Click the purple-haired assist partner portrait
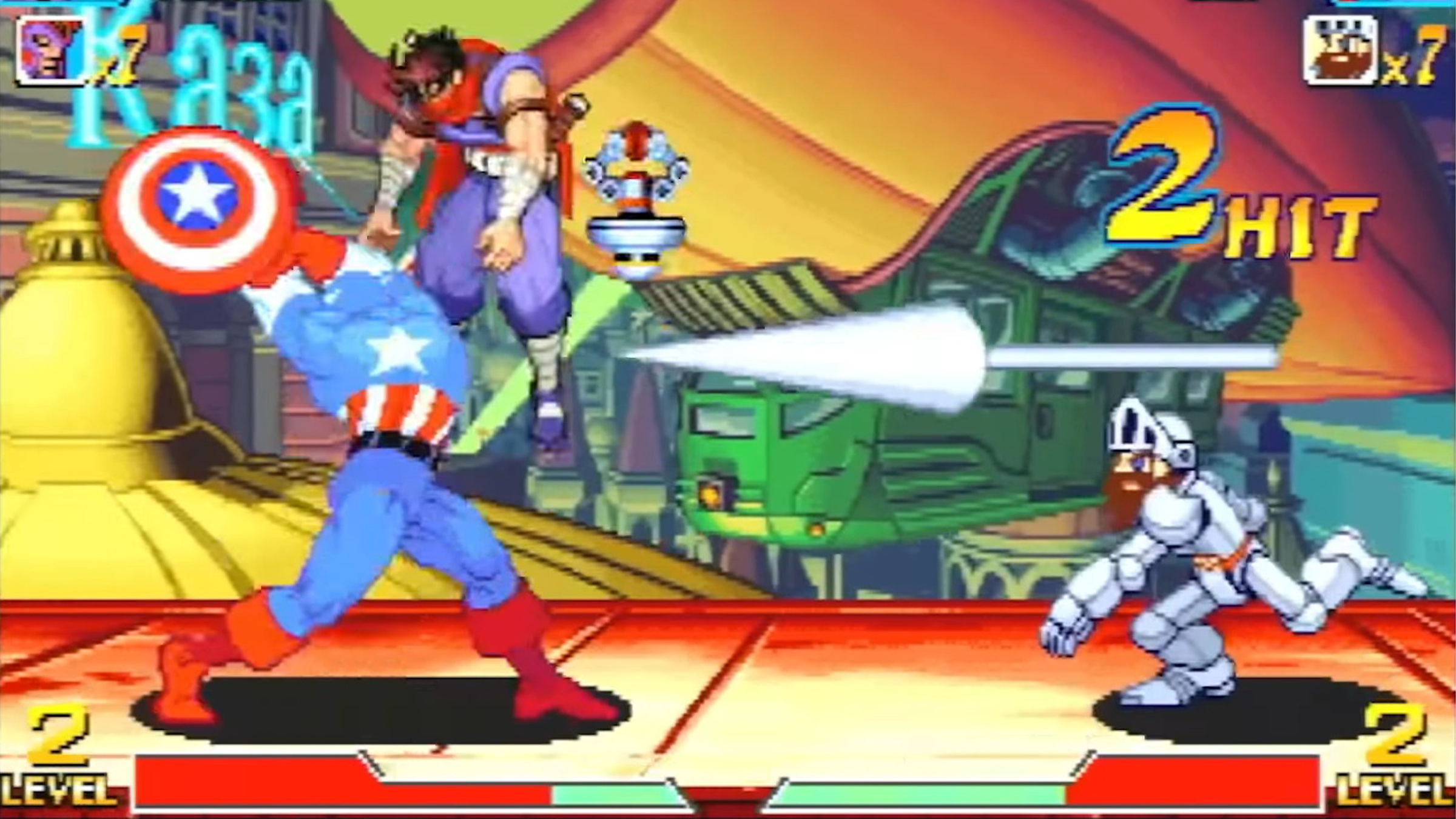 point(50,51)
